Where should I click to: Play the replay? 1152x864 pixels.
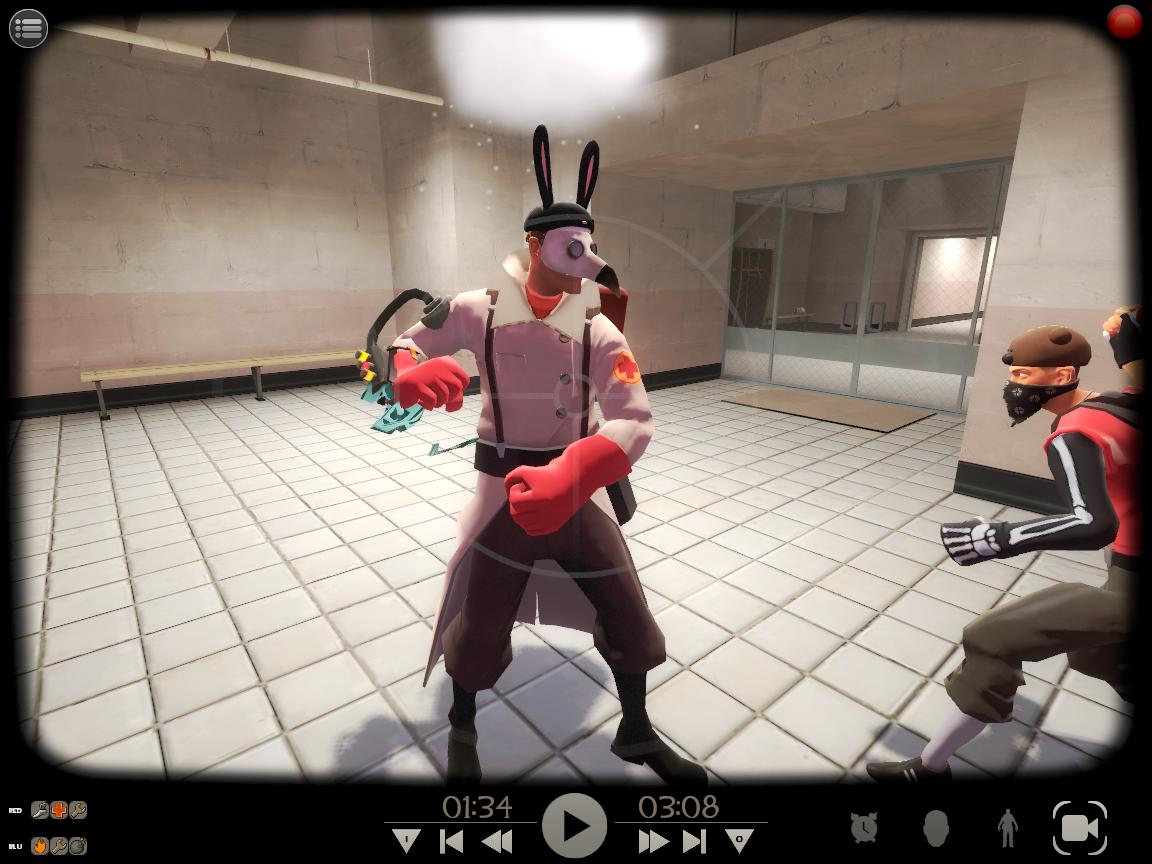pyautogui.click(x=575, y=826)
